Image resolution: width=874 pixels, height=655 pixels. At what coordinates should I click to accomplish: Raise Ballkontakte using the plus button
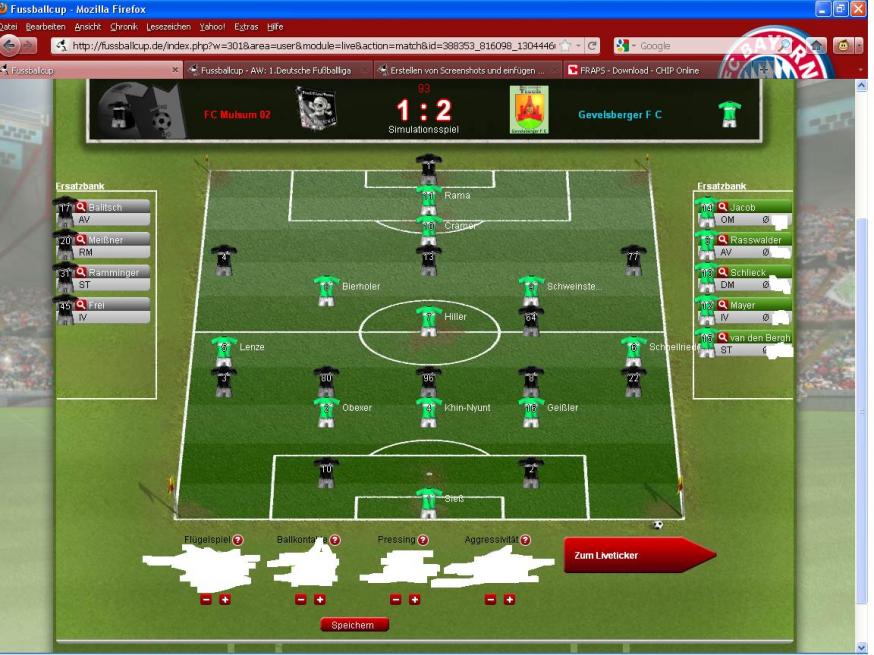320,600
